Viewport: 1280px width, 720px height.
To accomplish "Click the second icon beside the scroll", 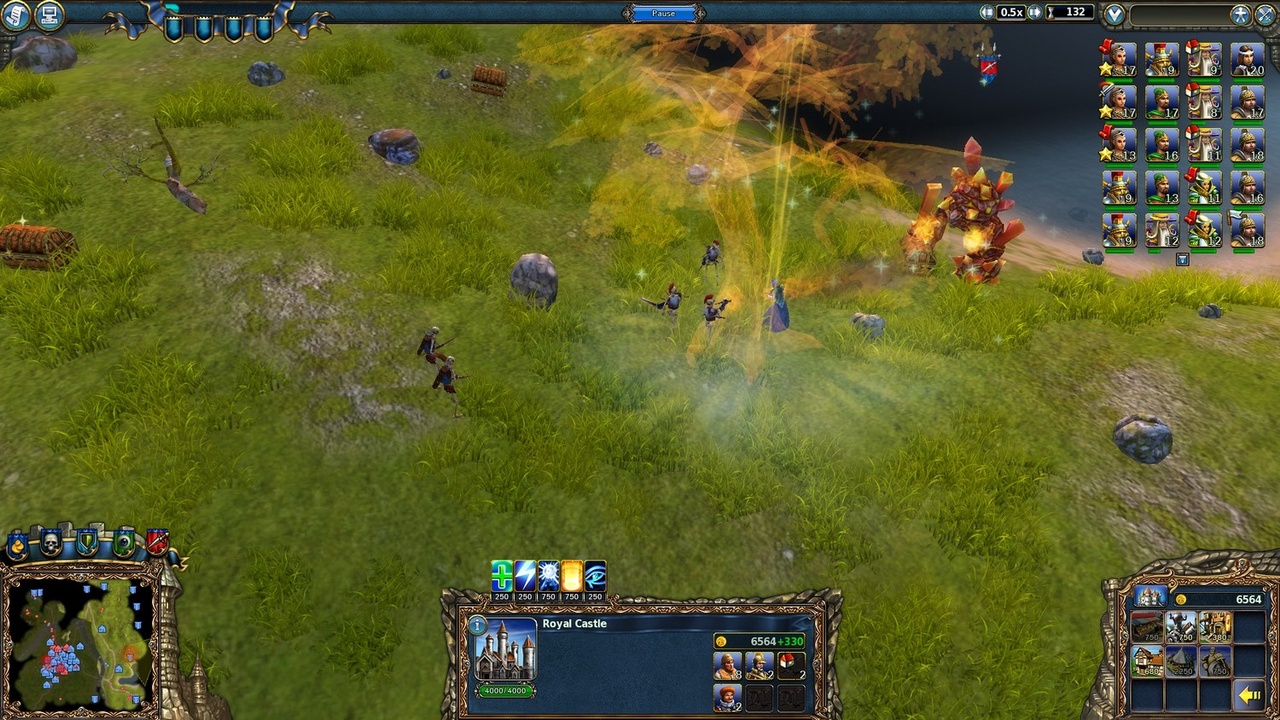I will [x=52, y=15].
